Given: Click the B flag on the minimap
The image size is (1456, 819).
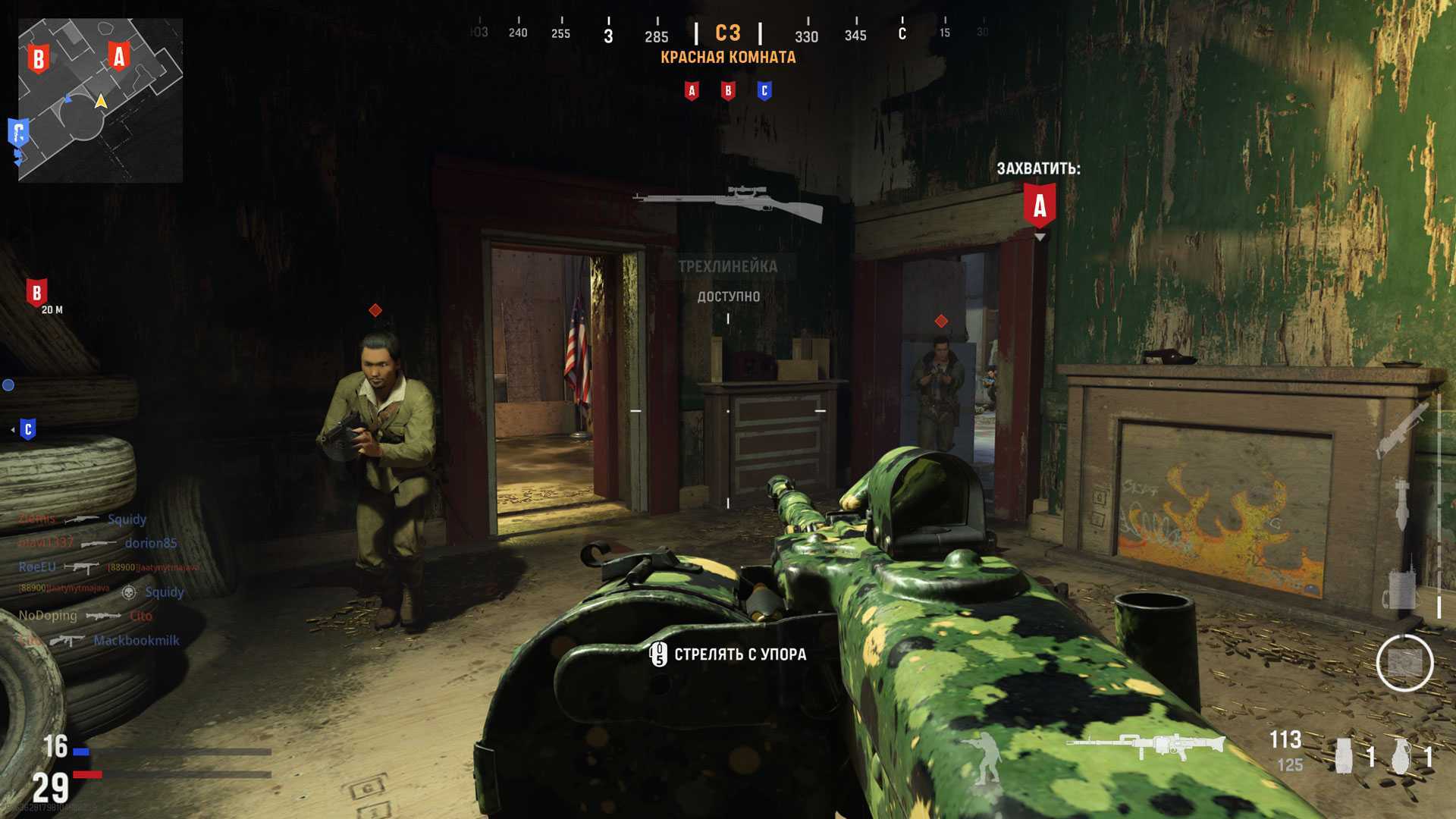Looking at the screenshot, I should (38, 58).
